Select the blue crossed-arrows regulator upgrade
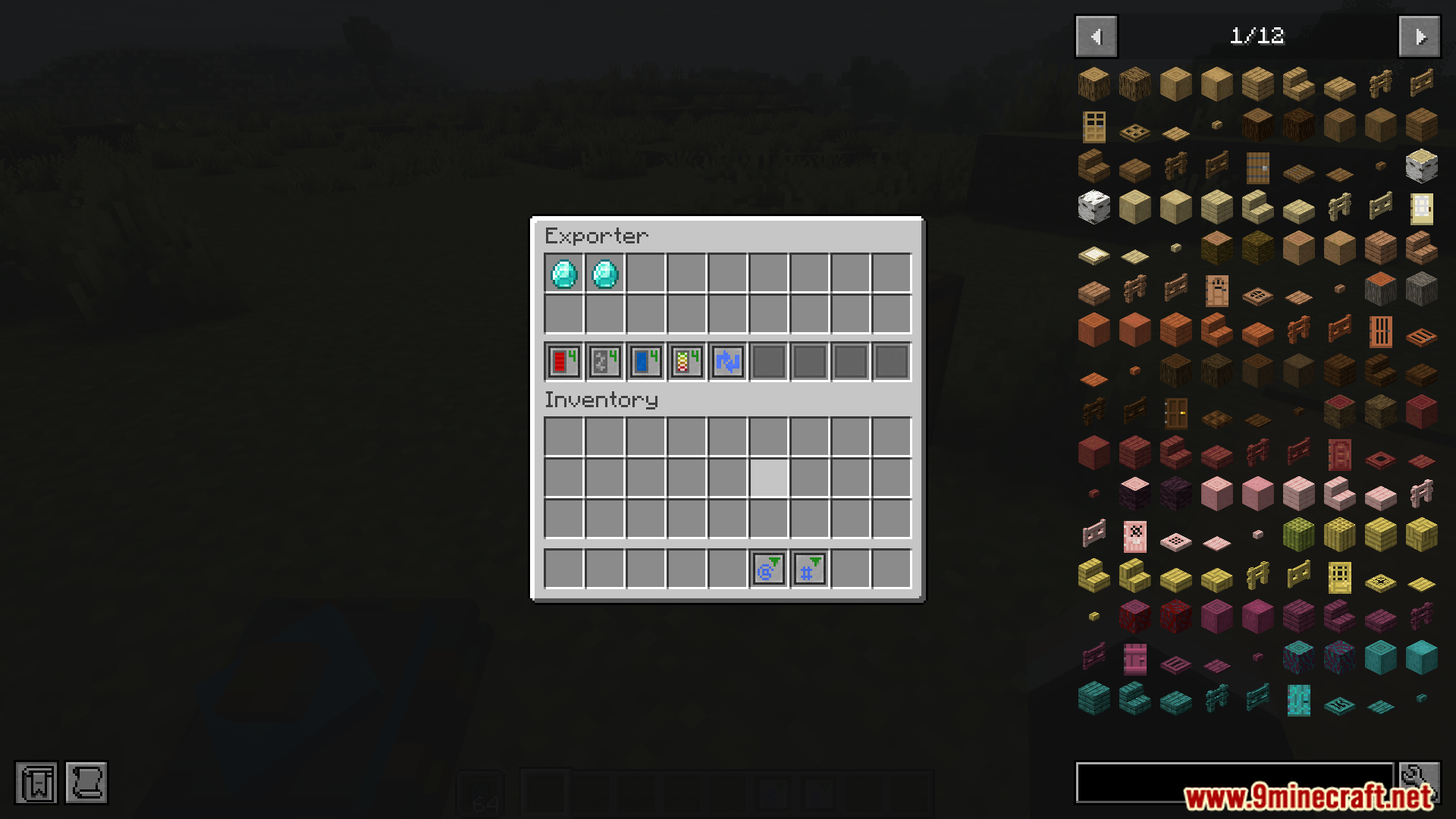This screenshot has width=1456, height=819. pos(727,362)
